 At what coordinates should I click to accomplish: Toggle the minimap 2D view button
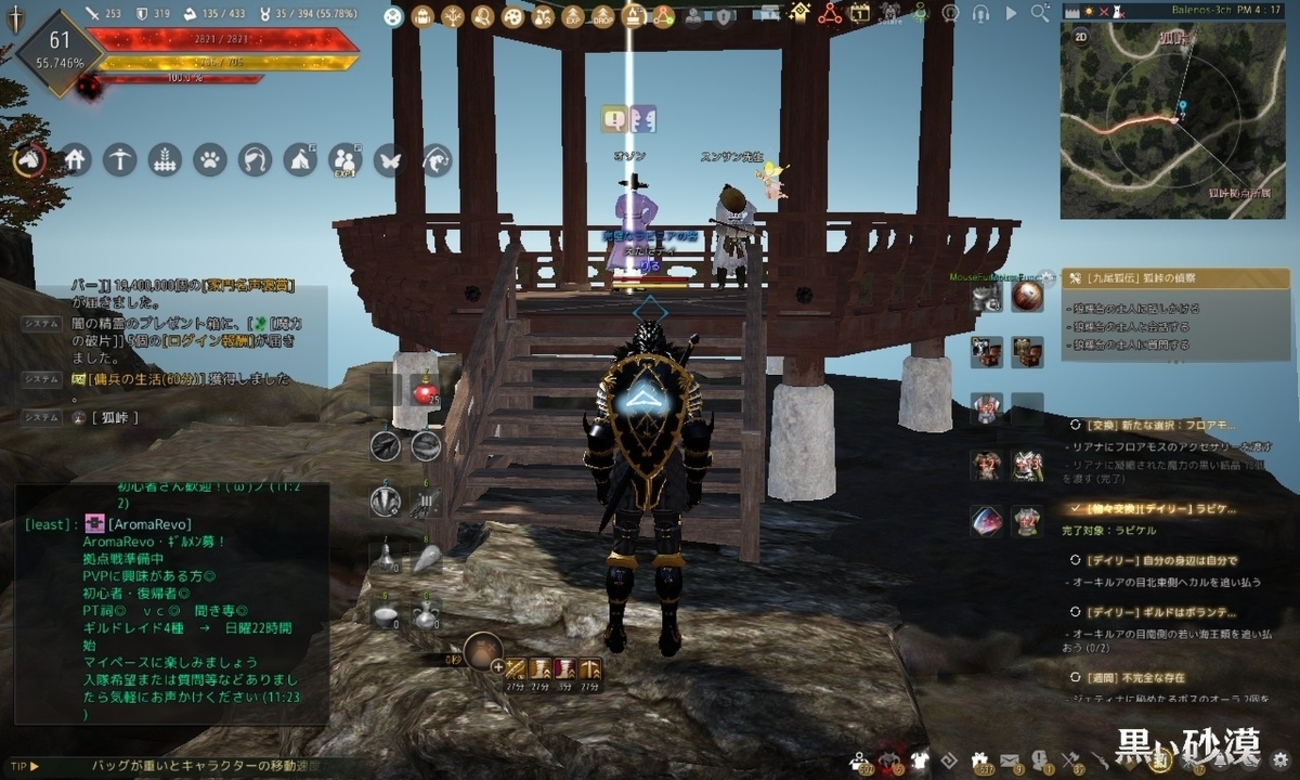click(1081, 35)
